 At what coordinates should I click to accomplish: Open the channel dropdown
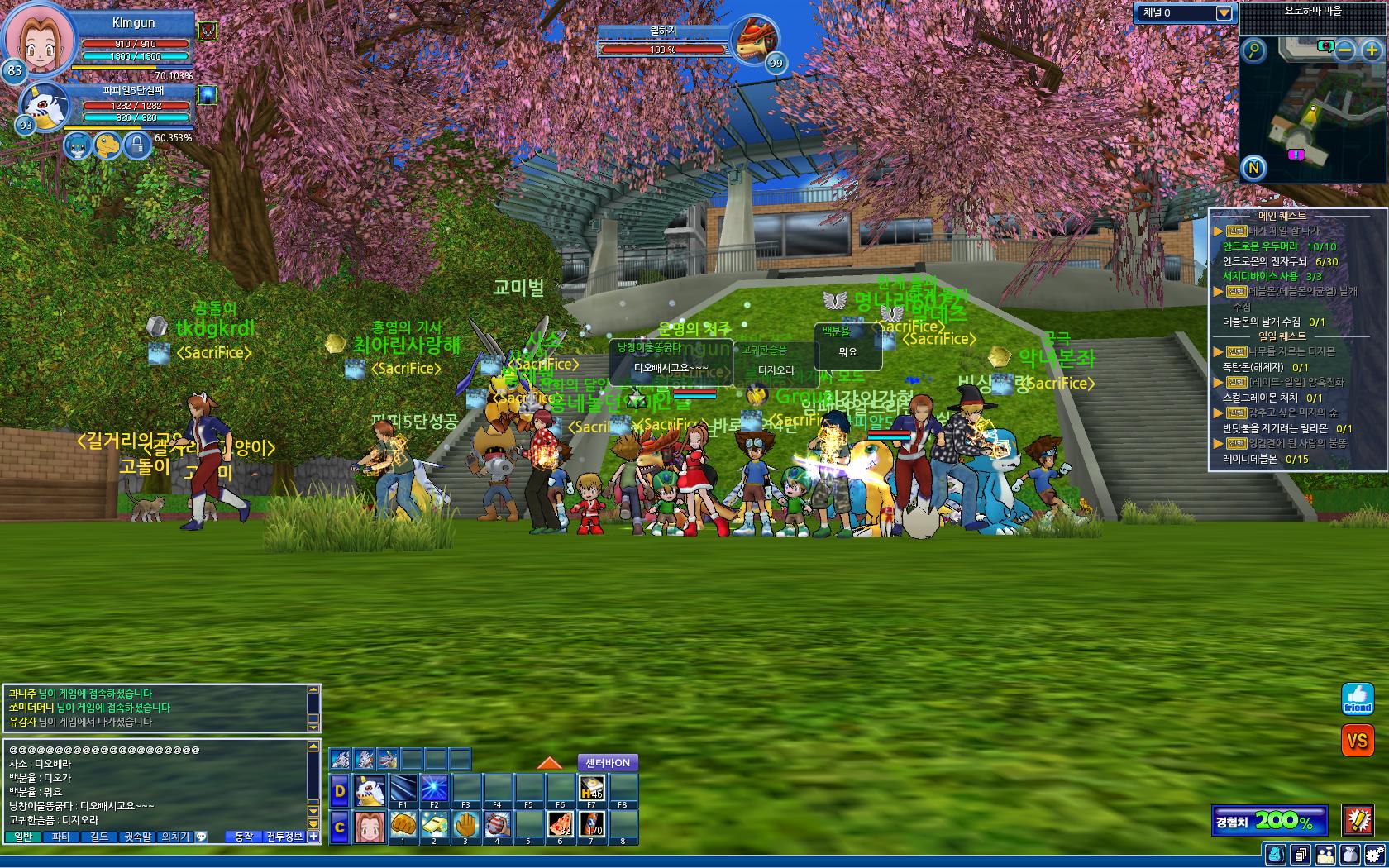[1224, 13]
